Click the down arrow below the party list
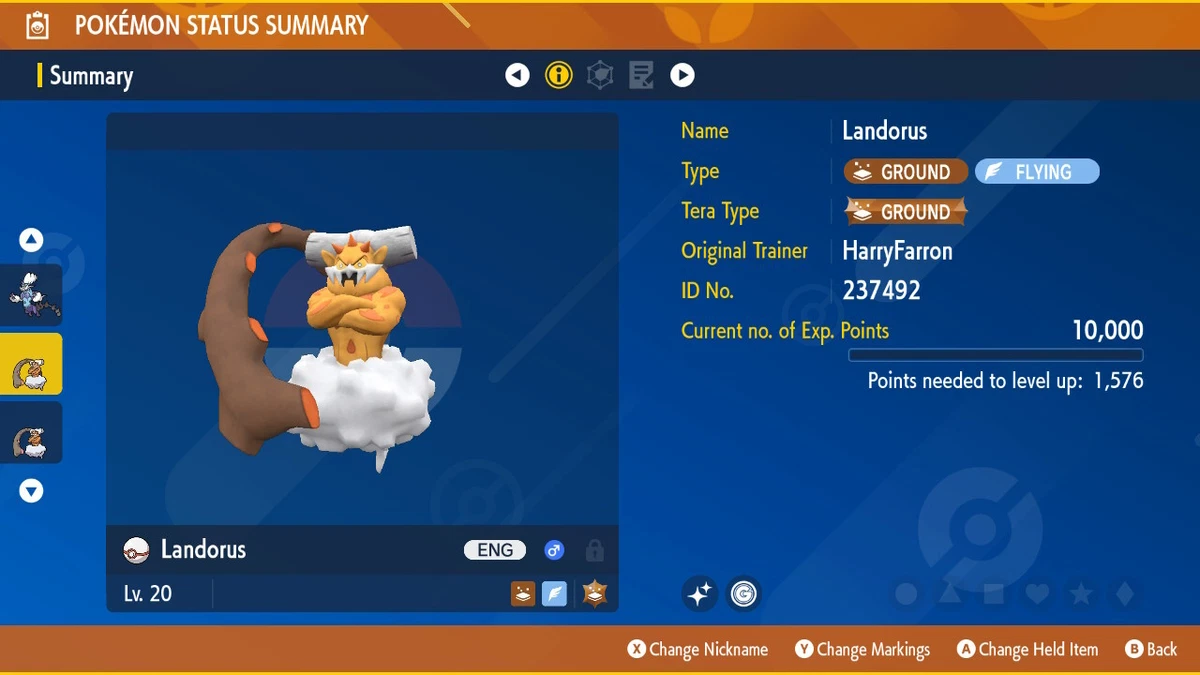Viewport: 1200px width, 675px height. (31, 491)
